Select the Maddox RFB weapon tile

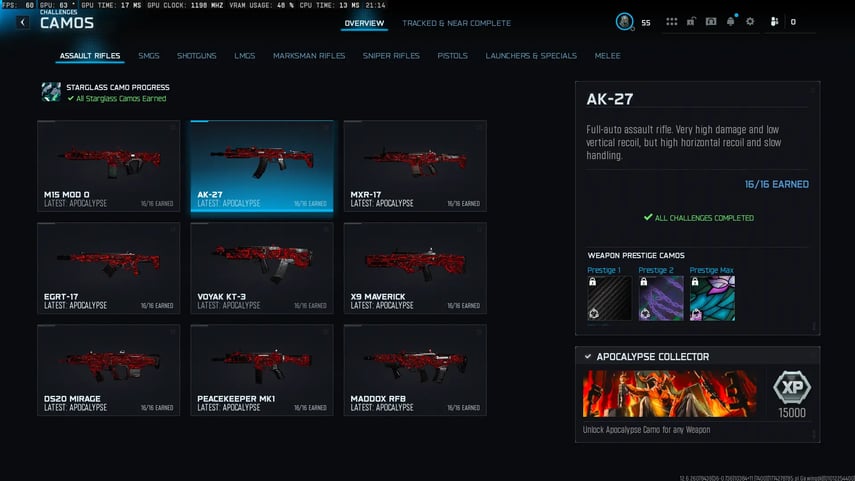tap(415, 370)
